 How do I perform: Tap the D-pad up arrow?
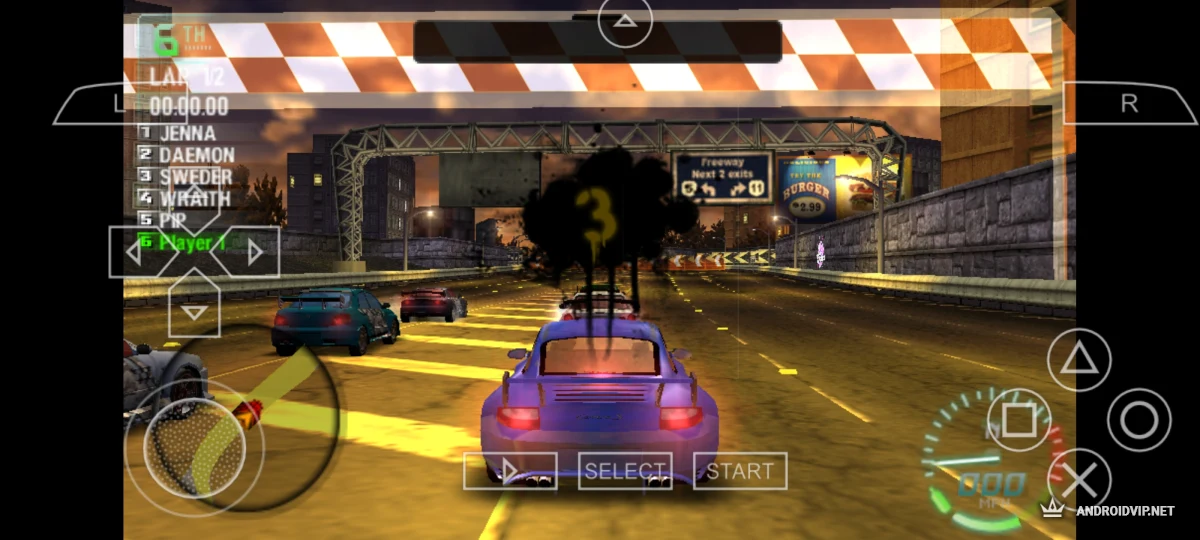195,195
